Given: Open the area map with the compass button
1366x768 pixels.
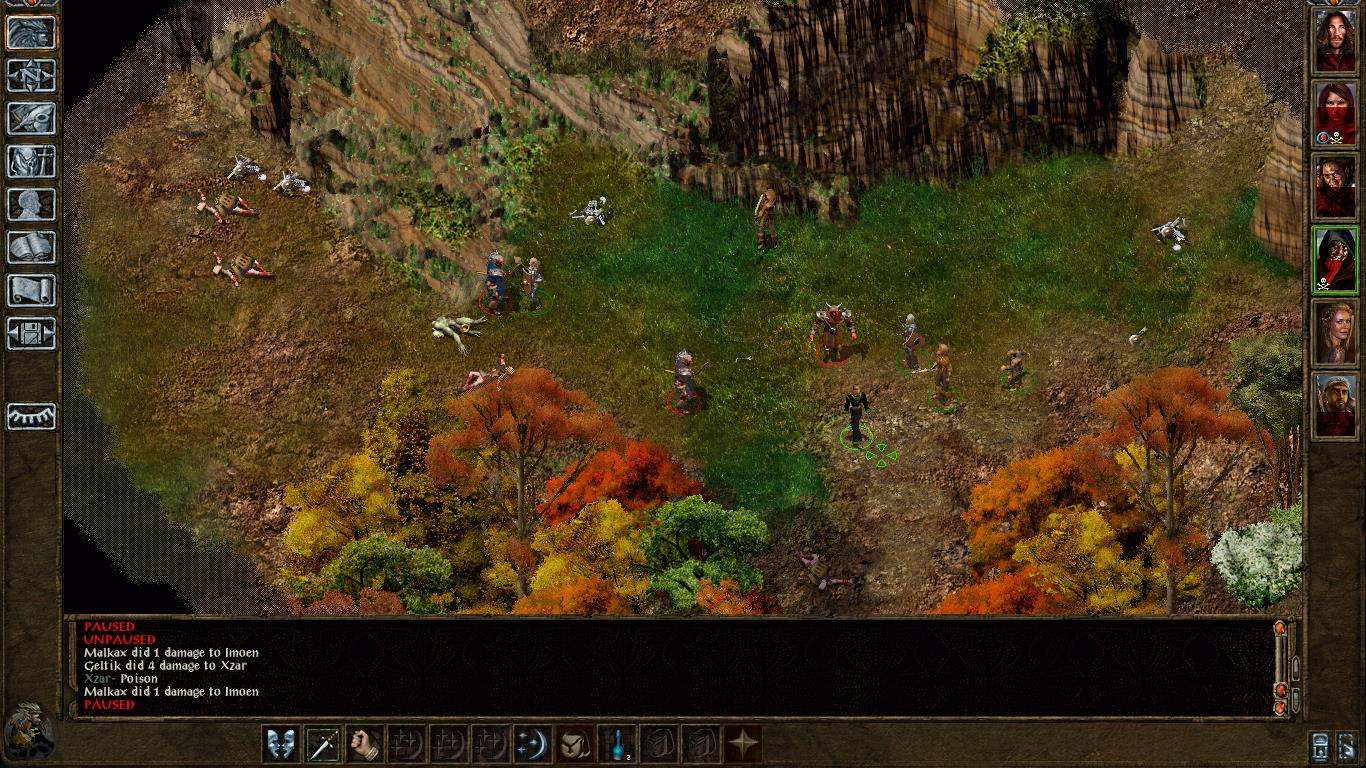Looking at the screenshot, I should tap(31, 75).
